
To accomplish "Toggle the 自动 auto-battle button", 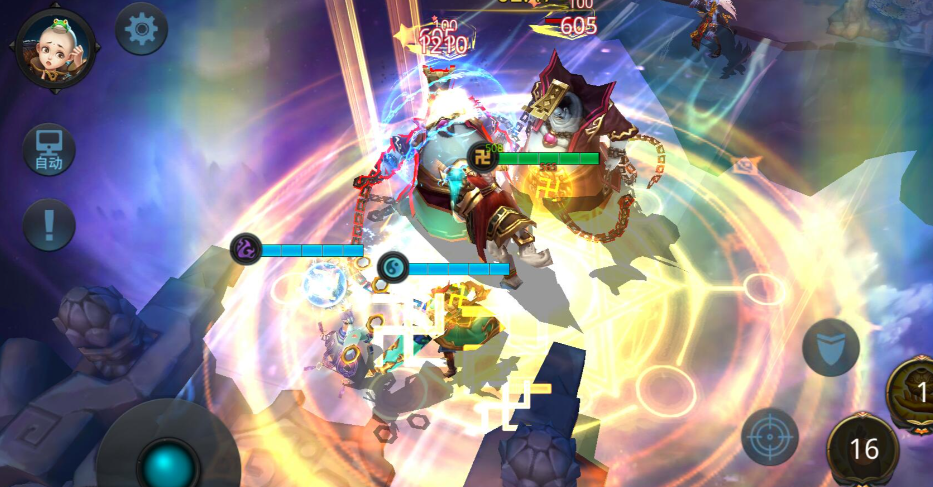I will pyautogui.click(x=49, y=150).
